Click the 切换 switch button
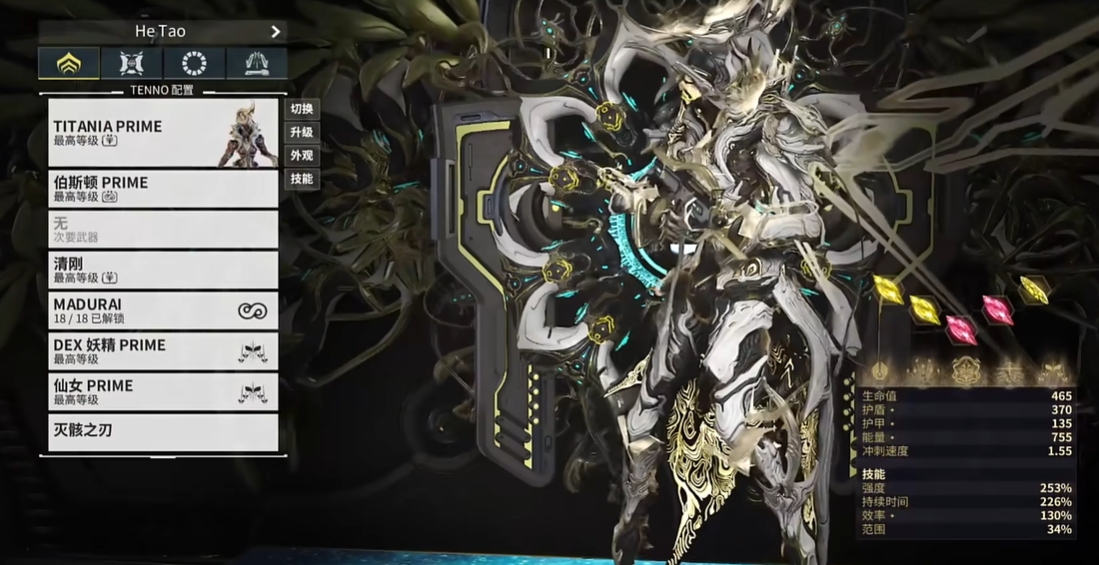The height and width of the screenshot is (565, 1099). pyautogui.click(x=301, y=109)
